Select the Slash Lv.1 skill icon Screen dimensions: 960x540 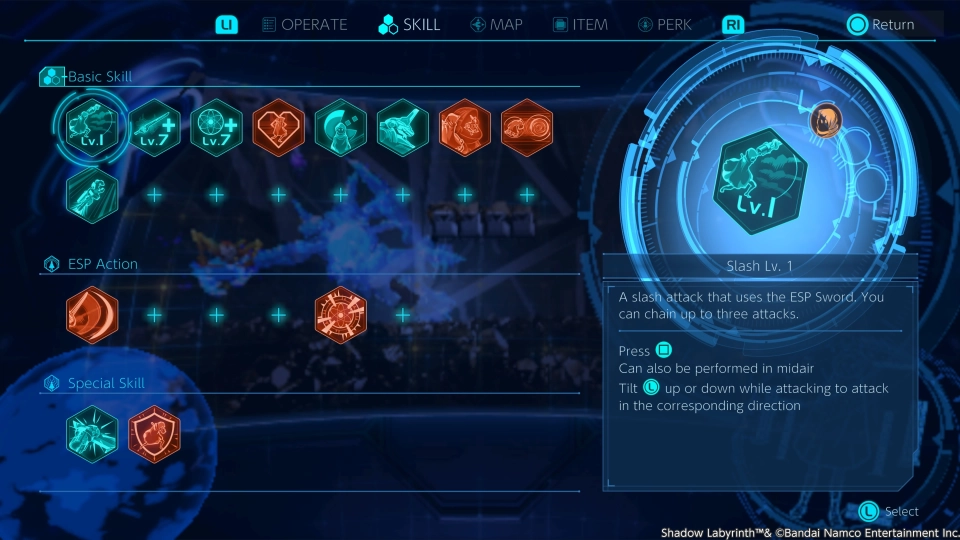(x=92, y=127)
